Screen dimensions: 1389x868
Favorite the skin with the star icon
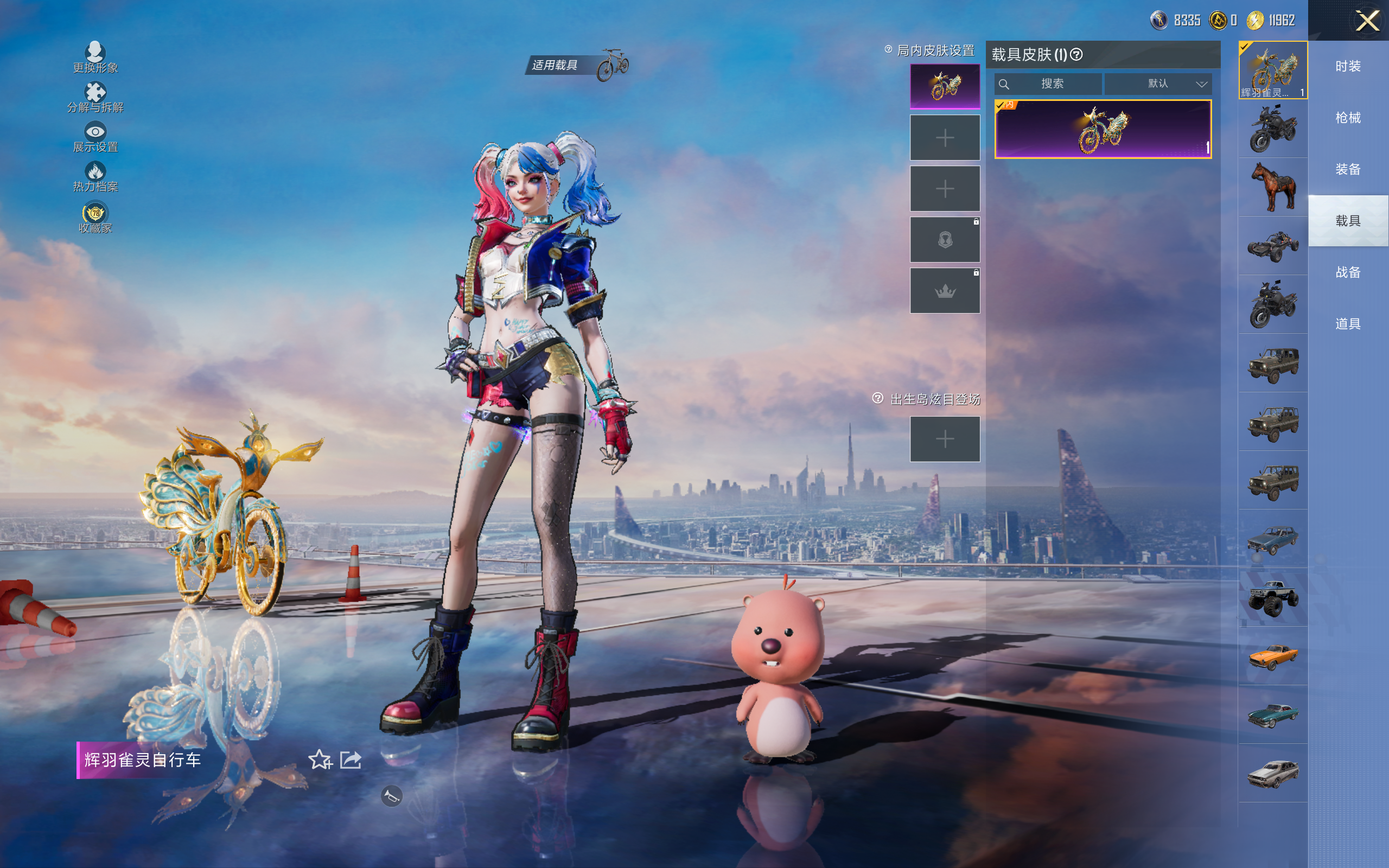pyautogui.click(x=320, y=759)
